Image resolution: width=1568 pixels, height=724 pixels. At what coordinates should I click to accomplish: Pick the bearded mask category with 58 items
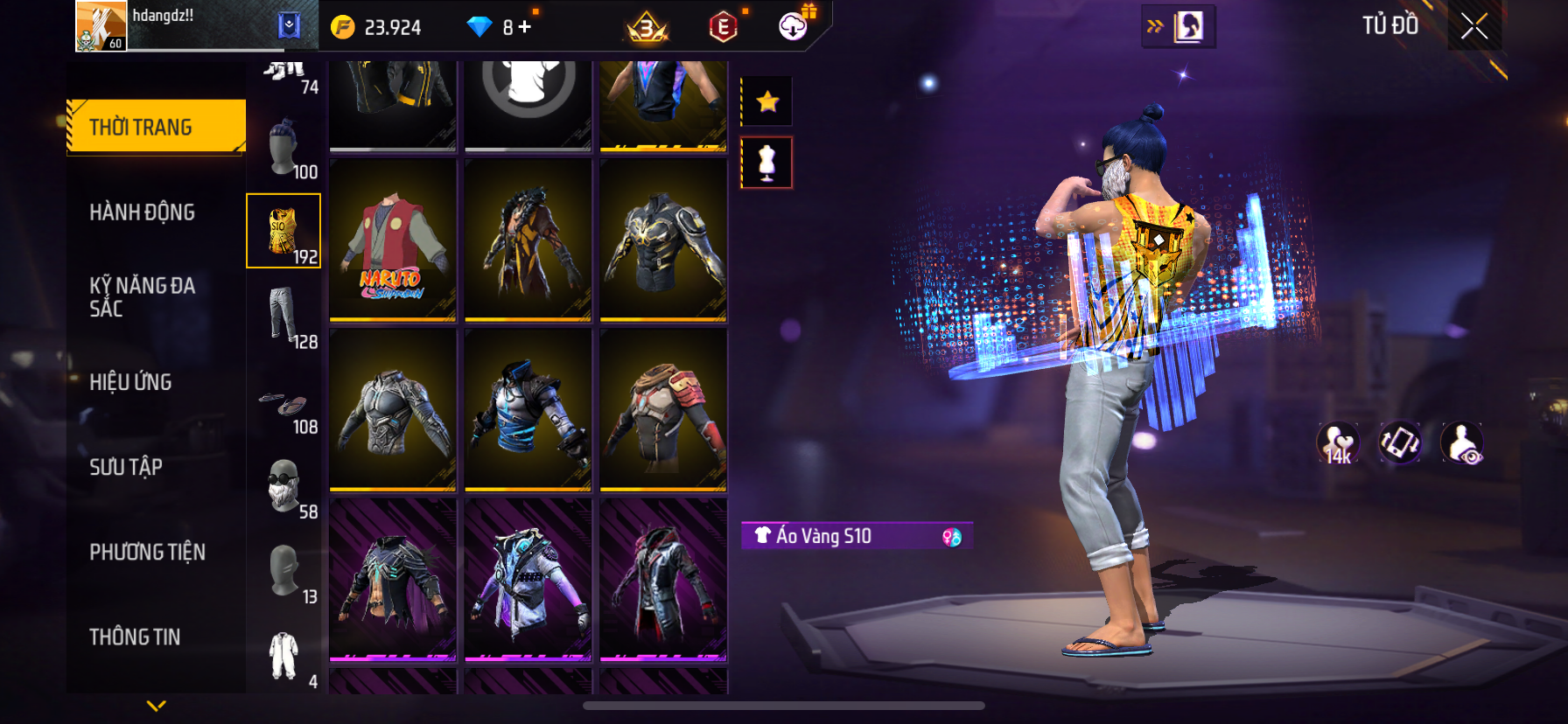click(x=283, y=487)
